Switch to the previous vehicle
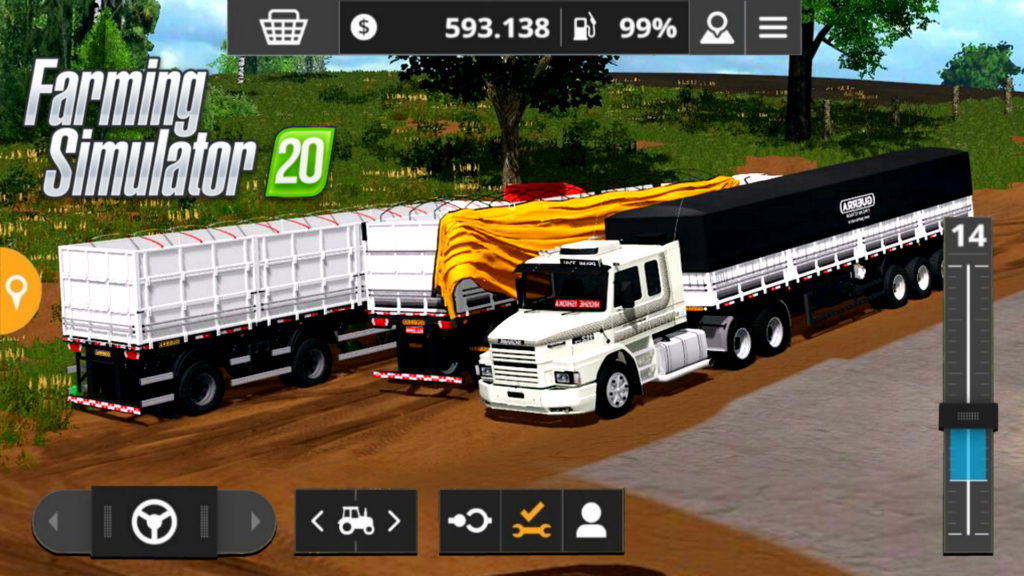 pos(318,521)
